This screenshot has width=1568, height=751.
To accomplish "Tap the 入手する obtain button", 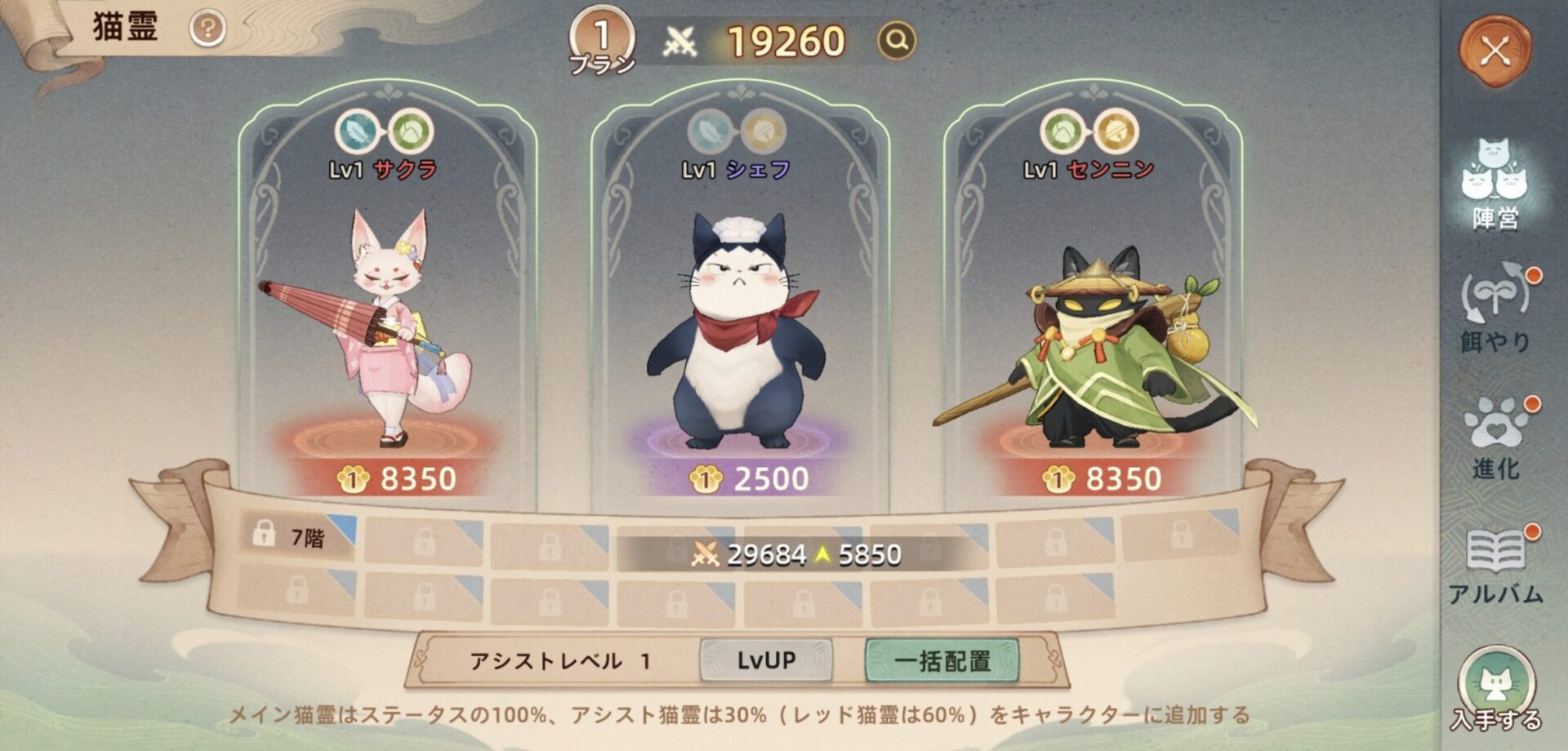I will pyautogui.click(x=1496, y=691).
